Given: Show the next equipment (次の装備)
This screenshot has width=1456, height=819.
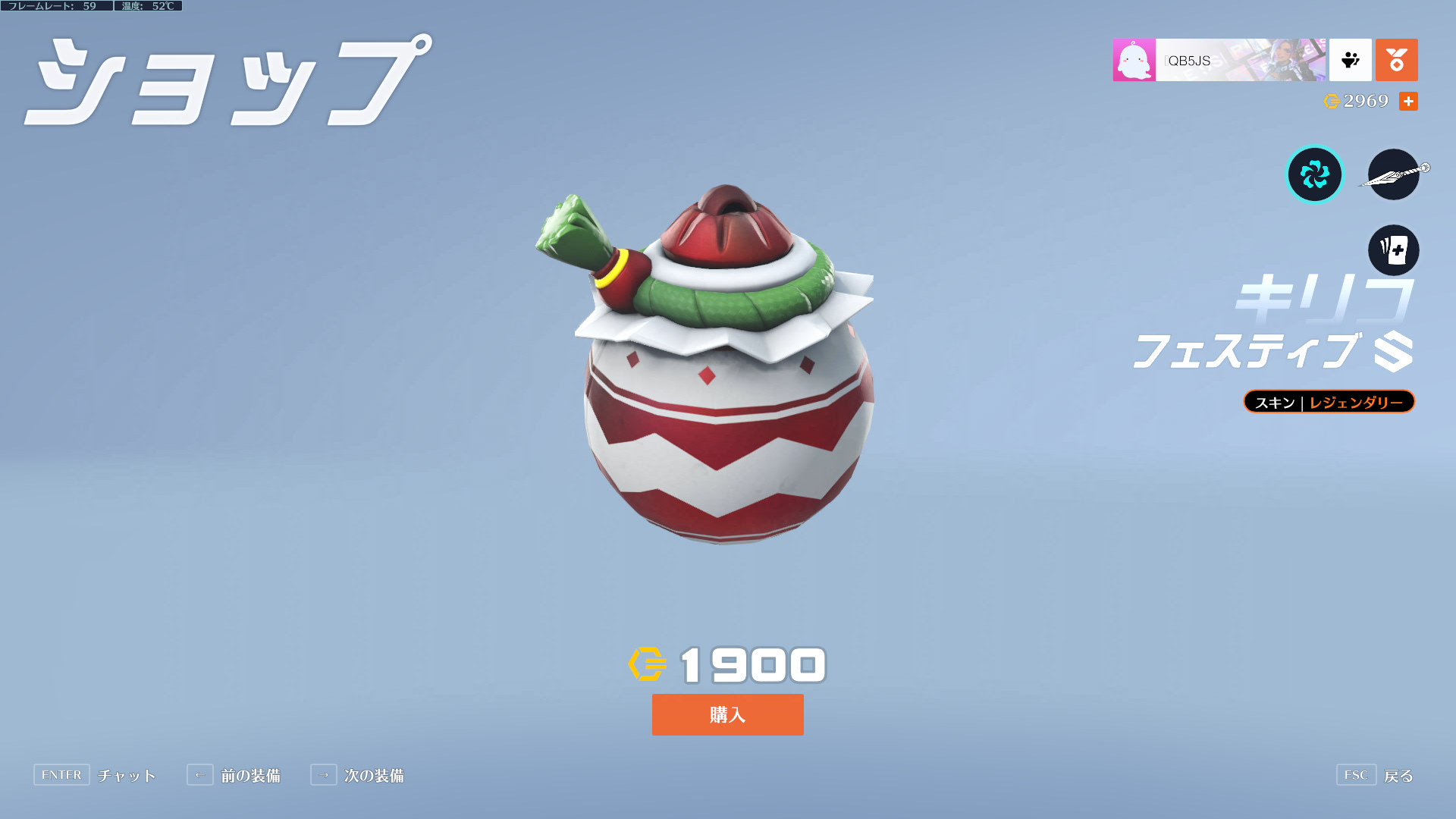Looking at the screenshot, I should (x=357, y=775).
